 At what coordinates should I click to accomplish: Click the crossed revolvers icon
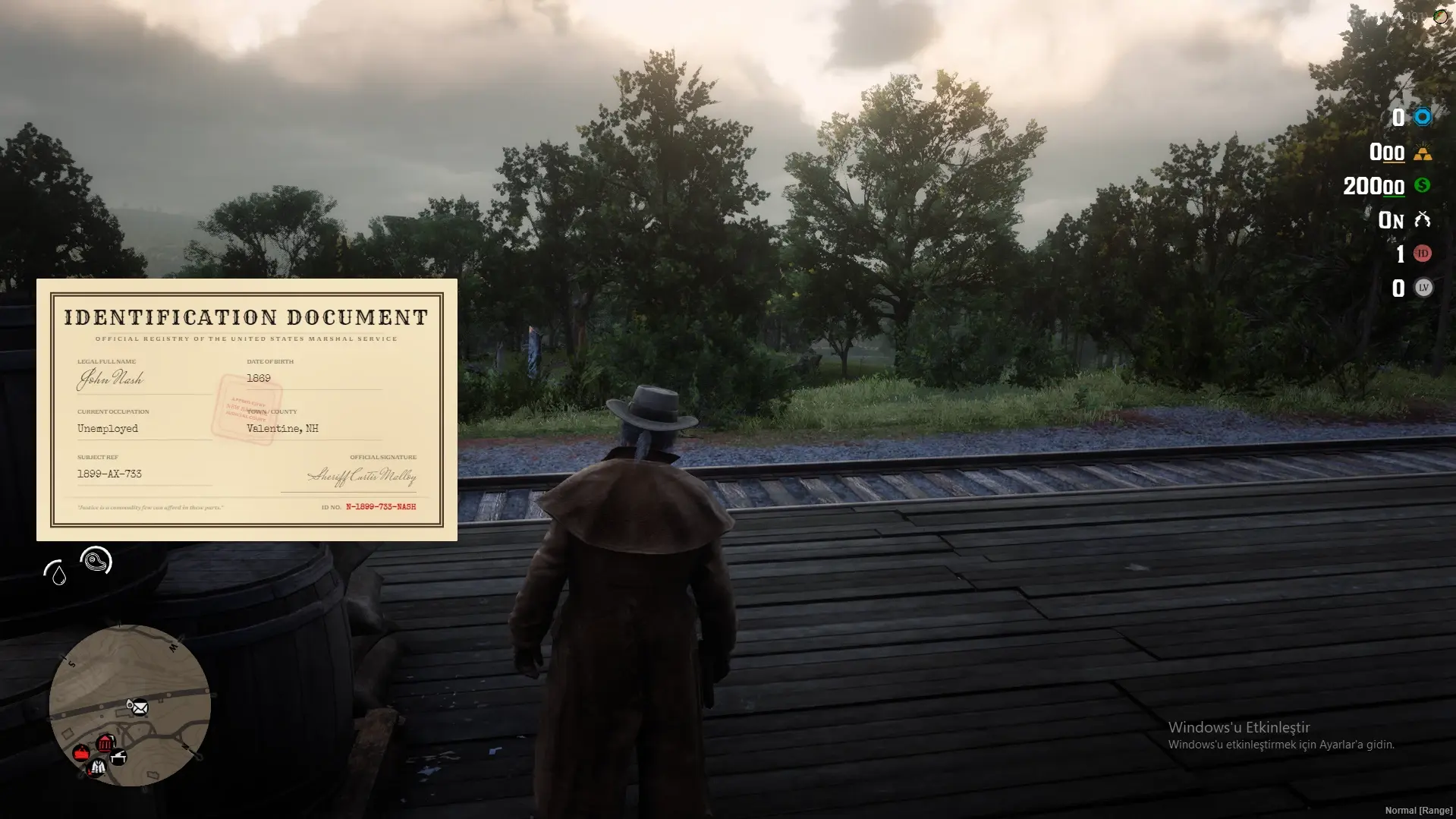click(x=1422, y=220)
